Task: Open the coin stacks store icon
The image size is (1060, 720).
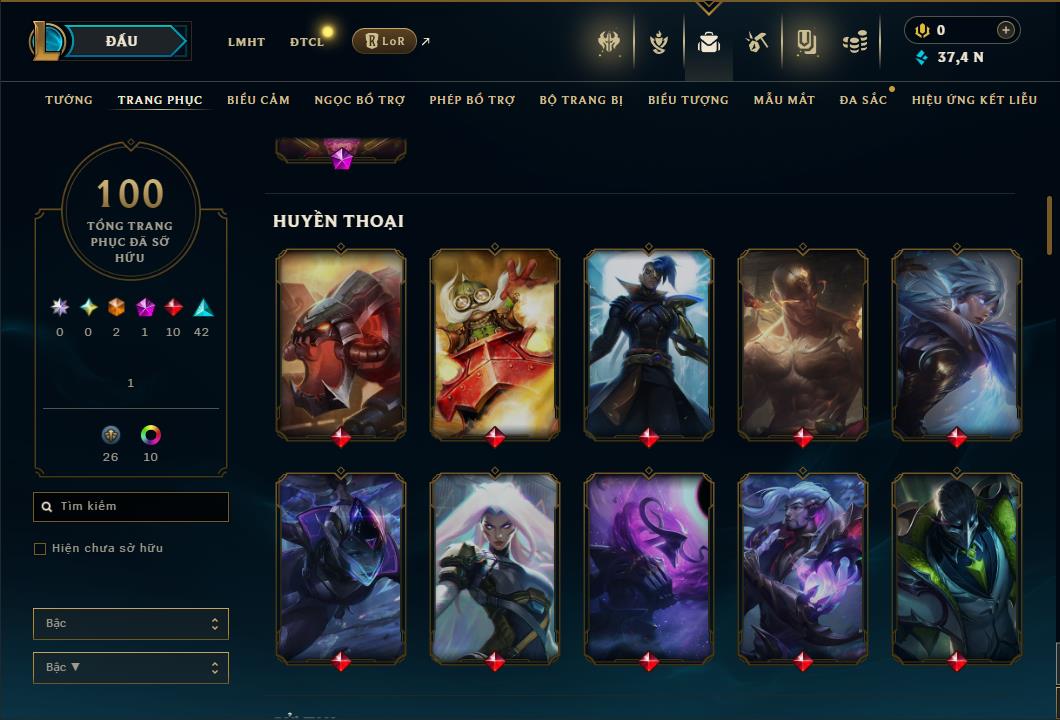Action: pyautogui.click(x=854, y=42)
